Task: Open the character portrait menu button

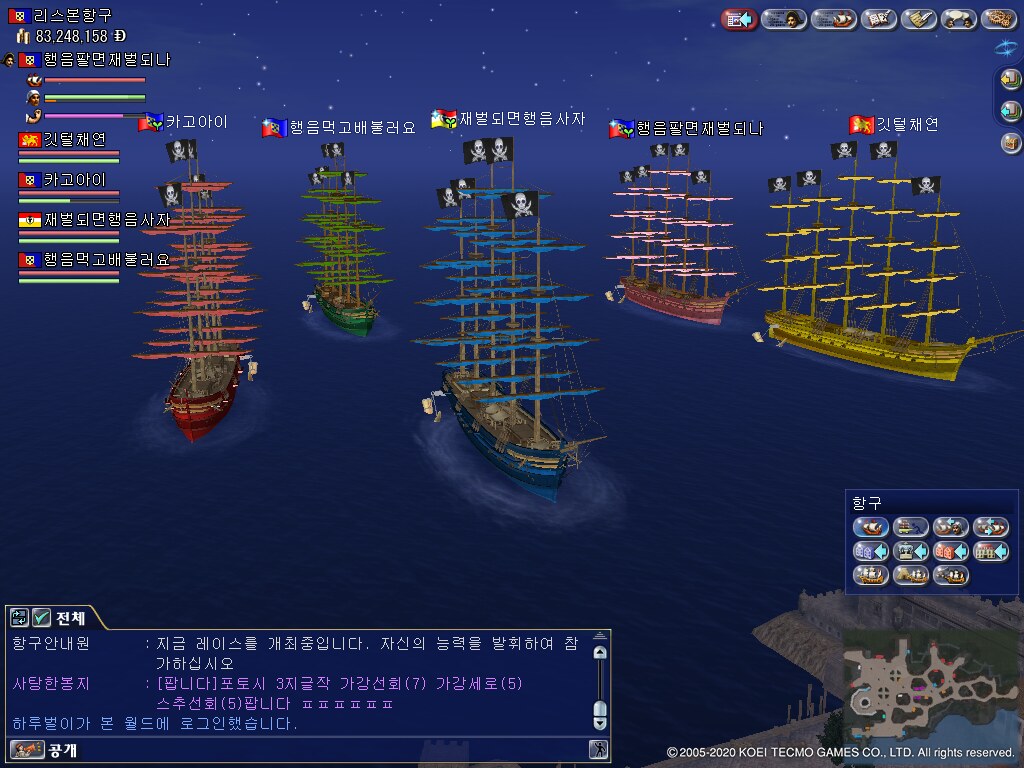Action: click(x=784, y=19)
